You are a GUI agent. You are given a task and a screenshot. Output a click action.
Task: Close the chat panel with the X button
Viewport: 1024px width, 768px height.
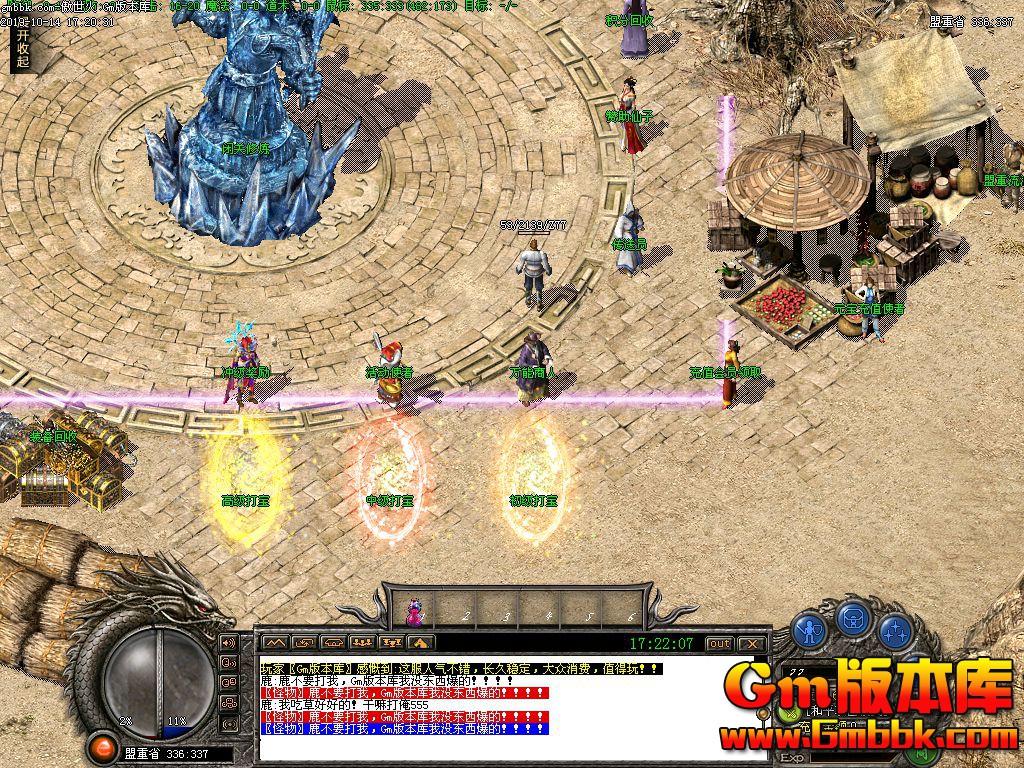pos(753,643)
